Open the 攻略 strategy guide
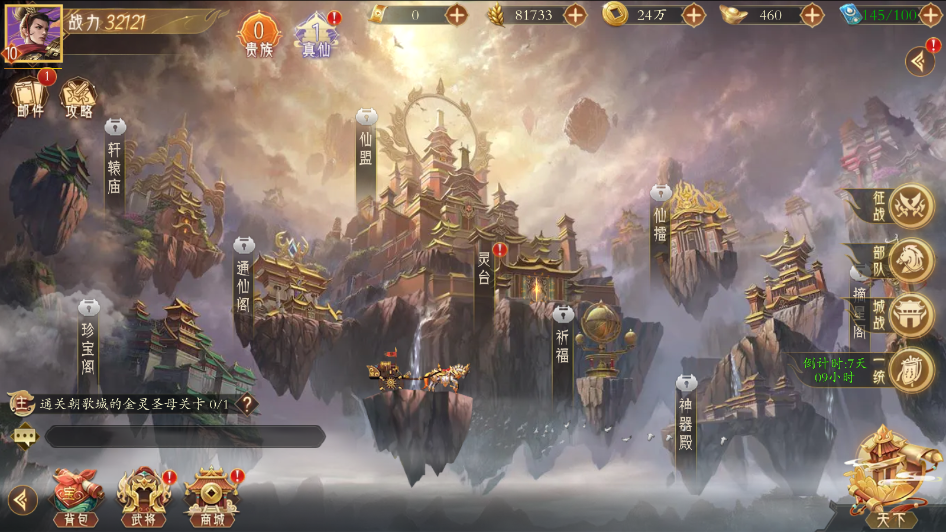 [x=79, y=98]
